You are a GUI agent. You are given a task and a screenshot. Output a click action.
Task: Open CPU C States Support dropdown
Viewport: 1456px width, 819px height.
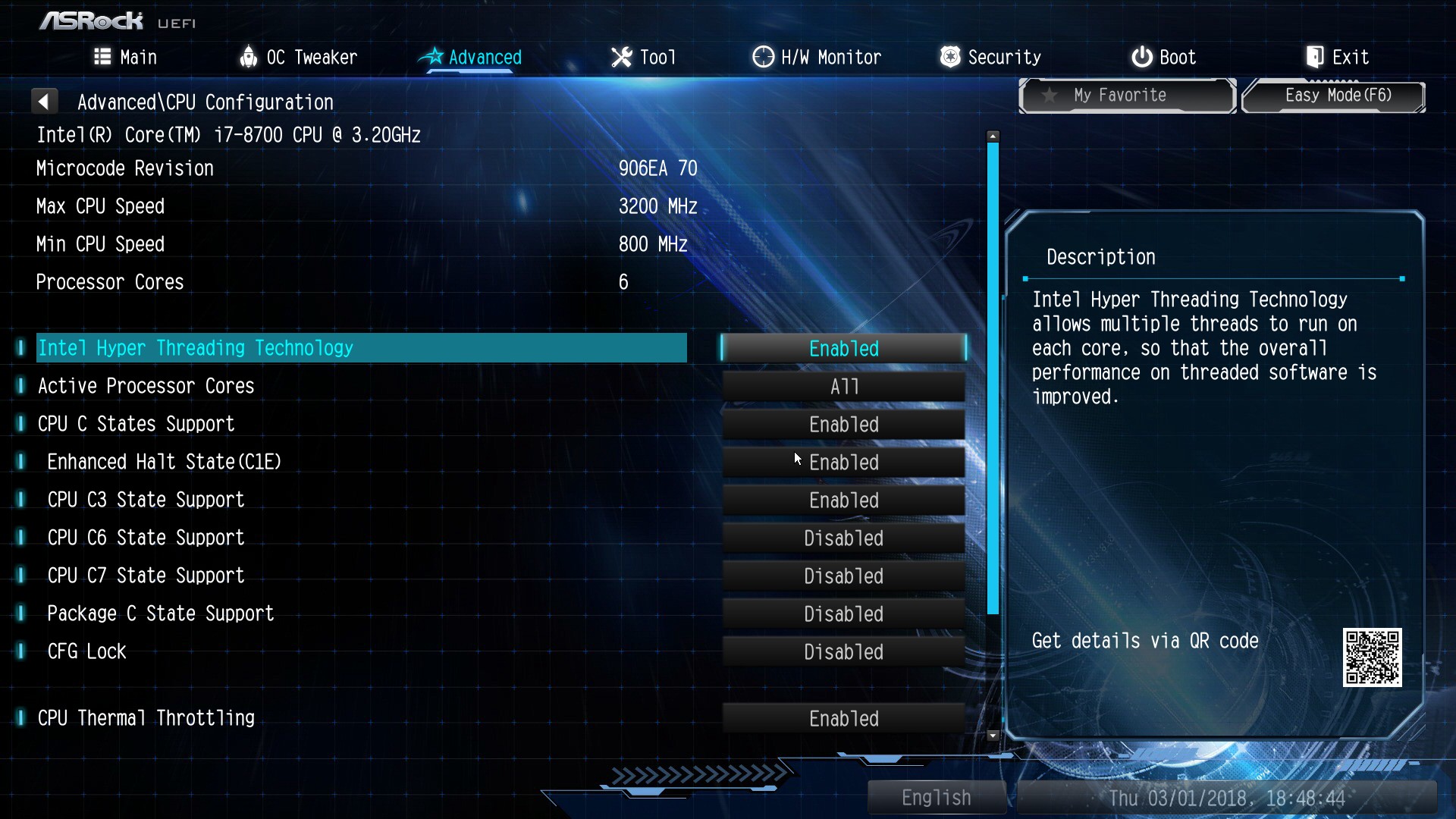(x=843, y=424)
